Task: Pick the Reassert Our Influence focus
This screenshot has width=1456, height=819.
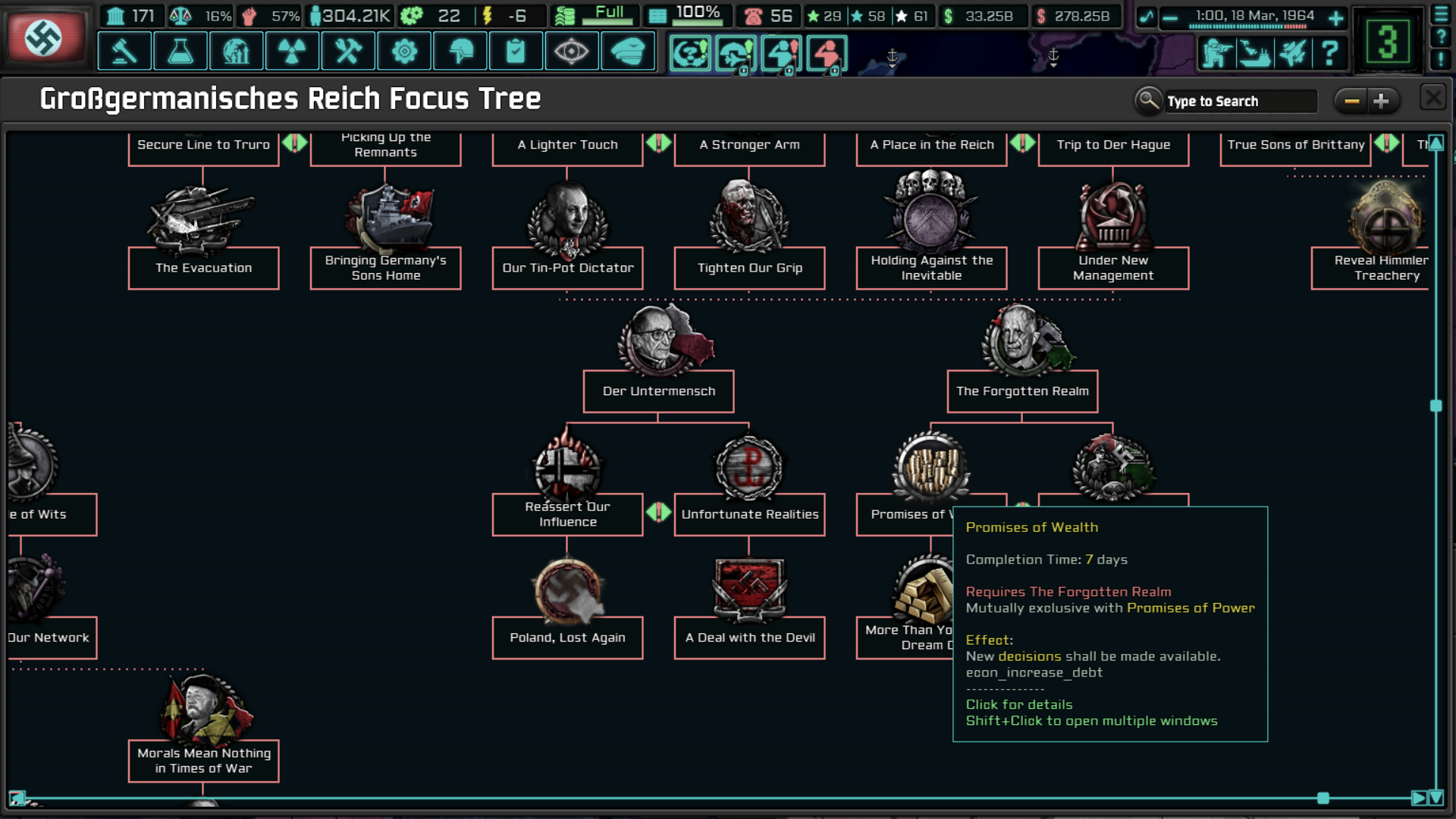Action: [x=567, y=514]
